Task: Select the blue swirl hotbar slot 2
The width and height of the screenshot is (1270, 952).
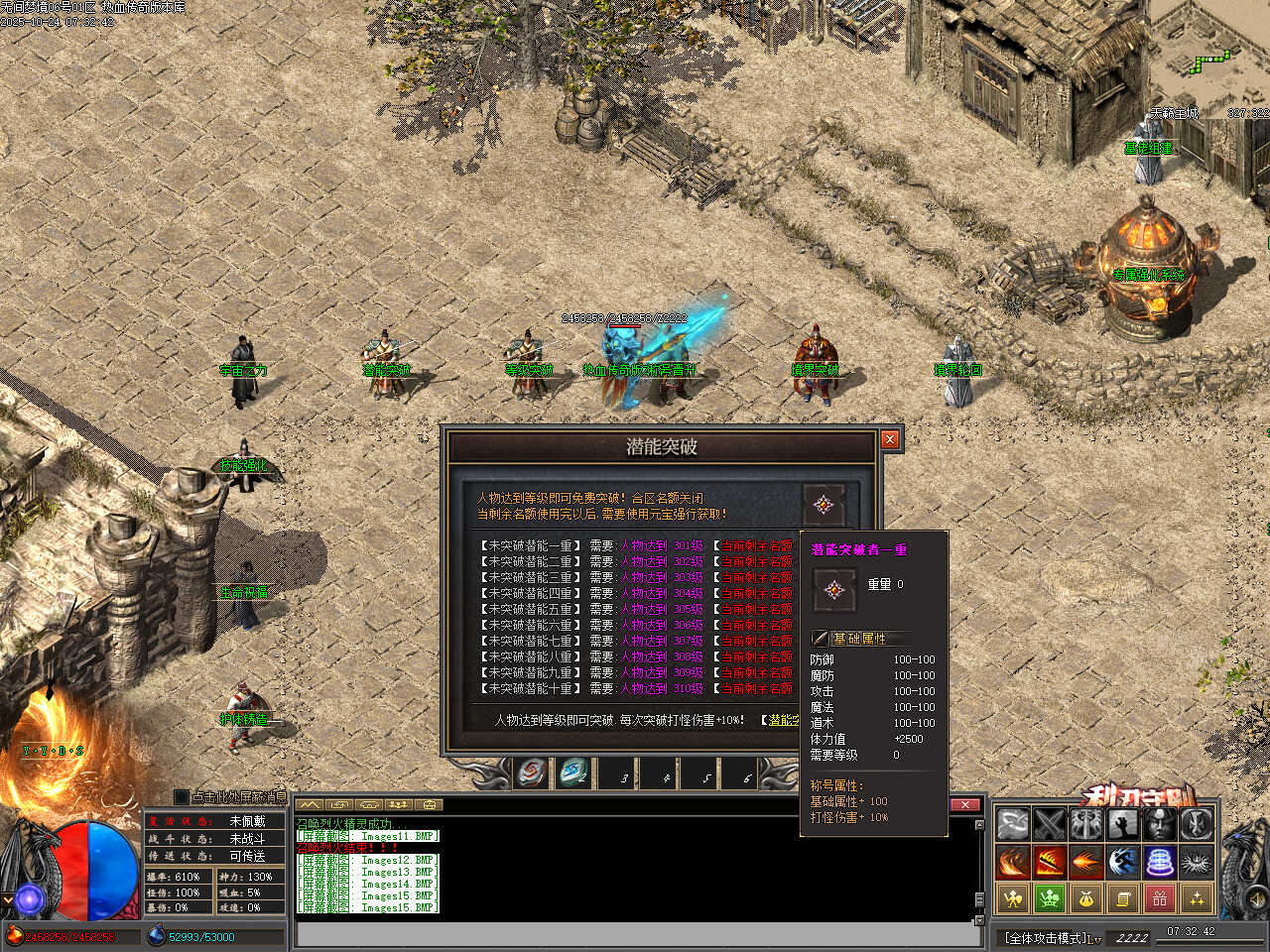Action: [x=573, y=773]
